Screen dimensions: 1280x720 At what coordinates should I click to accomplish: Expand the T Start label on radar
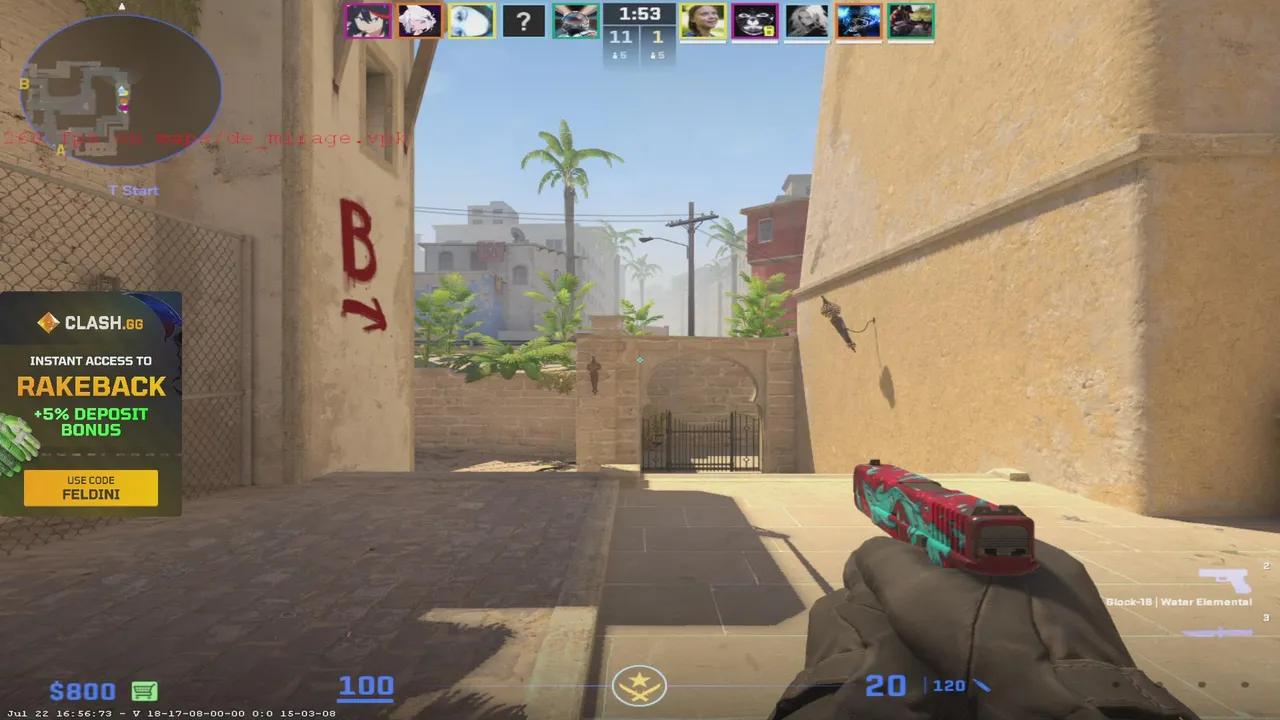[x=133, y=190]
